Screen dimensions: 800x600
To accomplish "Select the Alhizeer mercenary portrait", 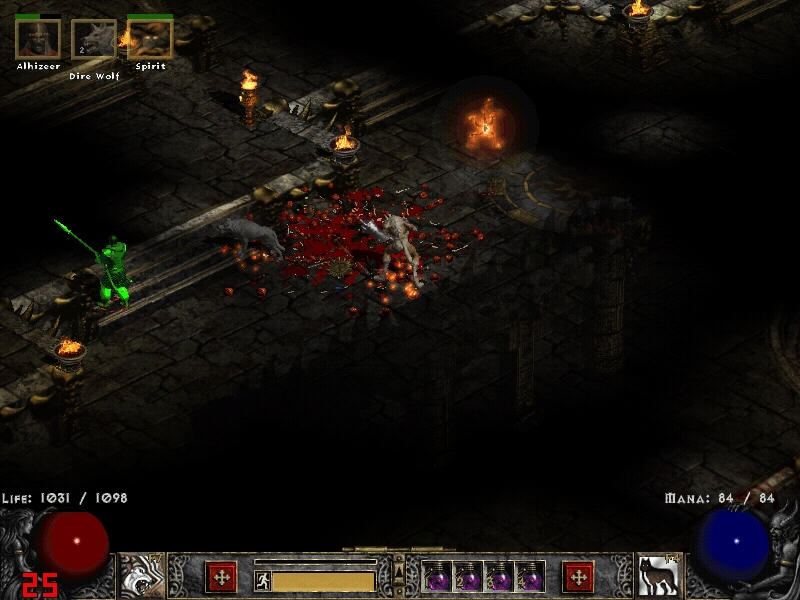I will [38, 39].
